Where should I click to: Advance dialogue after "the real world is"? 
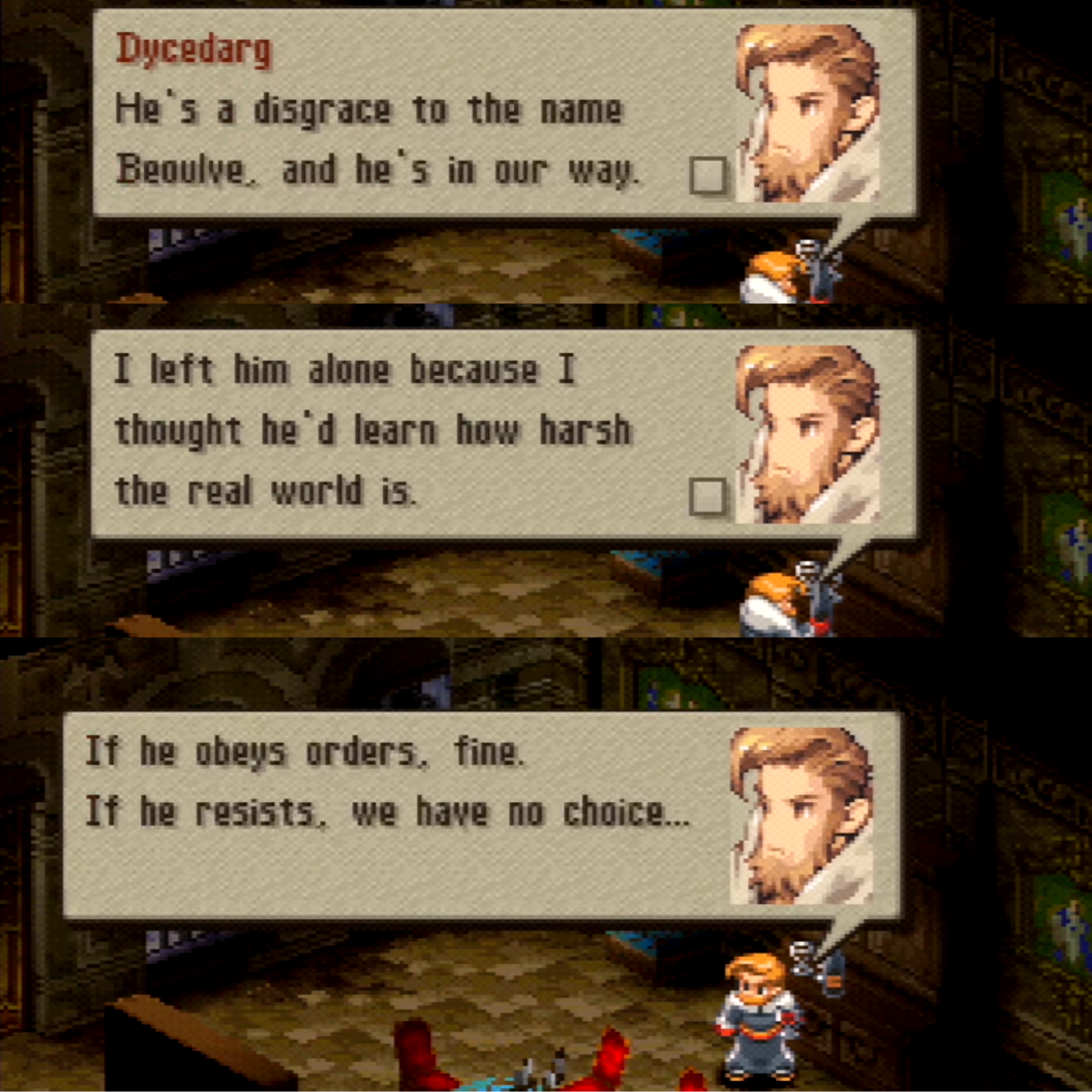point(707,496)
